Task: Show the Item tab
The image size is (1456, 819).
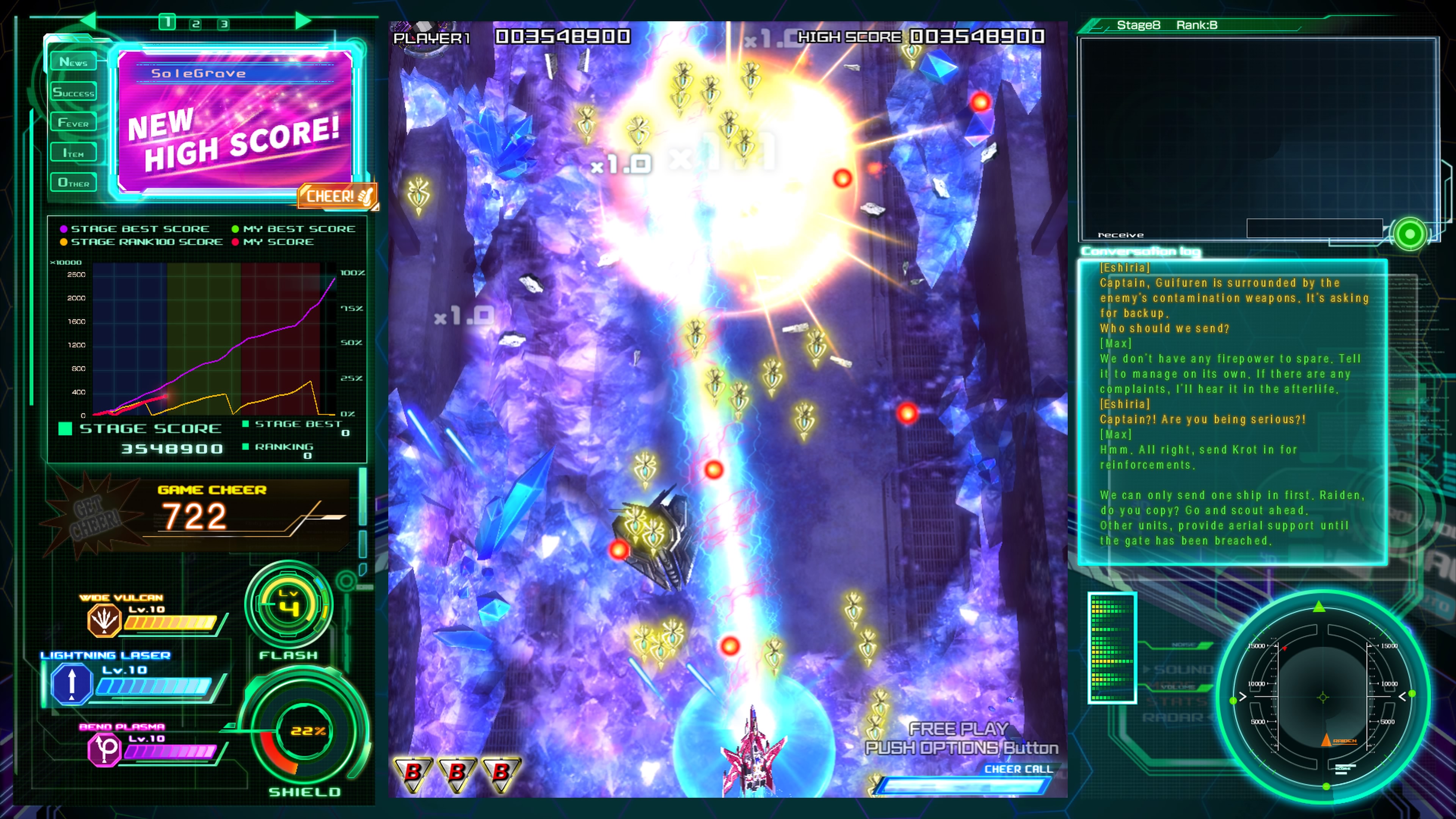Action: click(74, 152)
